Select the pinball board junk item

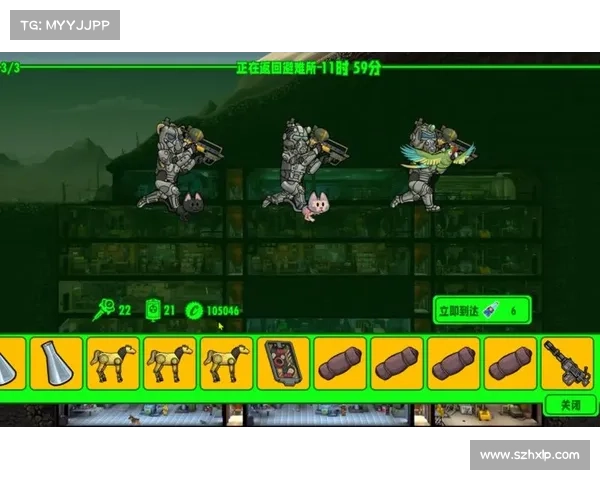283,363
